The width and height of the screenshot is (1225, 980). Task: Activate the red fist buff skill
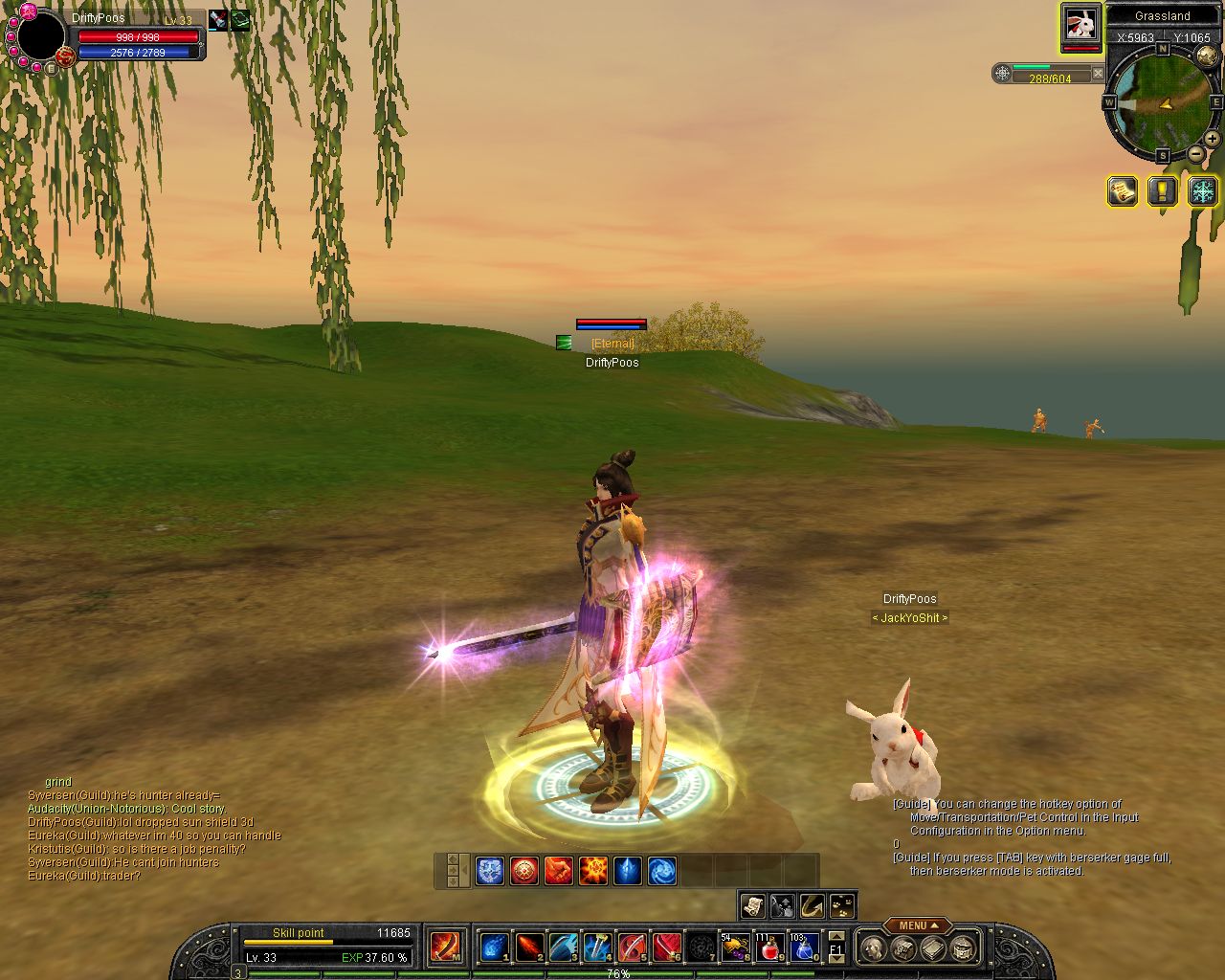pos(559,871)
